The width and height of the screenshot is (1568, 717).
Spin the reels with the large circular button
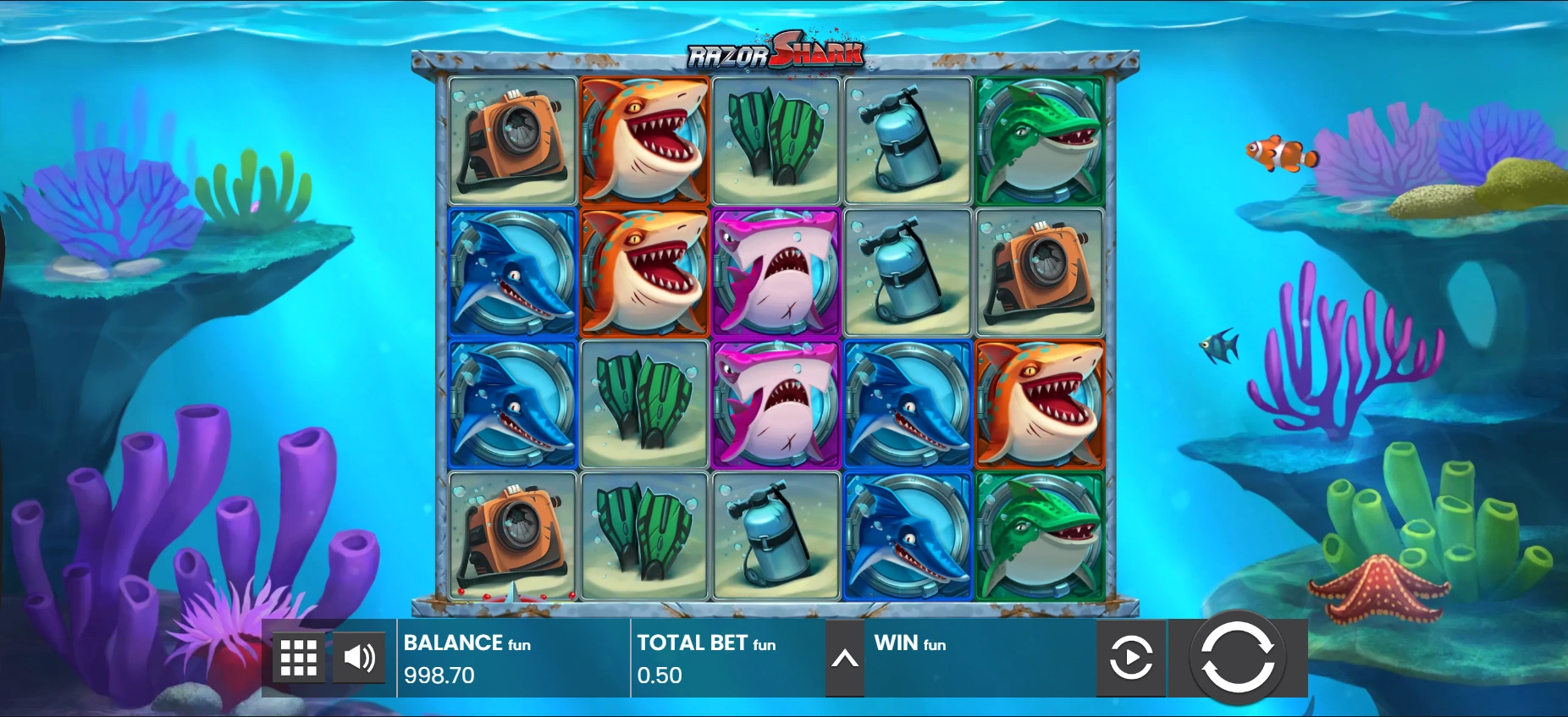pos(1237,658)
